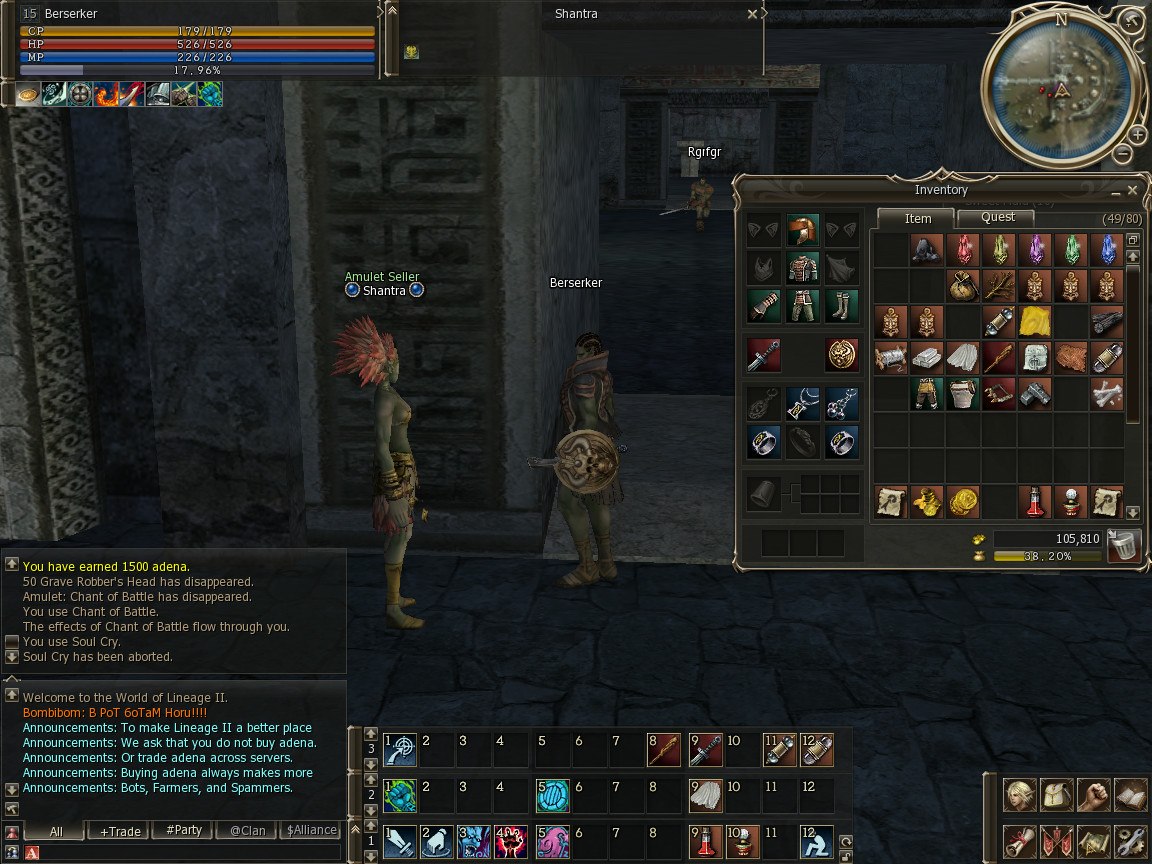The width and height of the screenshot is (1152, 864).
Task: Click the inventory trash can button
Action: (1124, 546)
